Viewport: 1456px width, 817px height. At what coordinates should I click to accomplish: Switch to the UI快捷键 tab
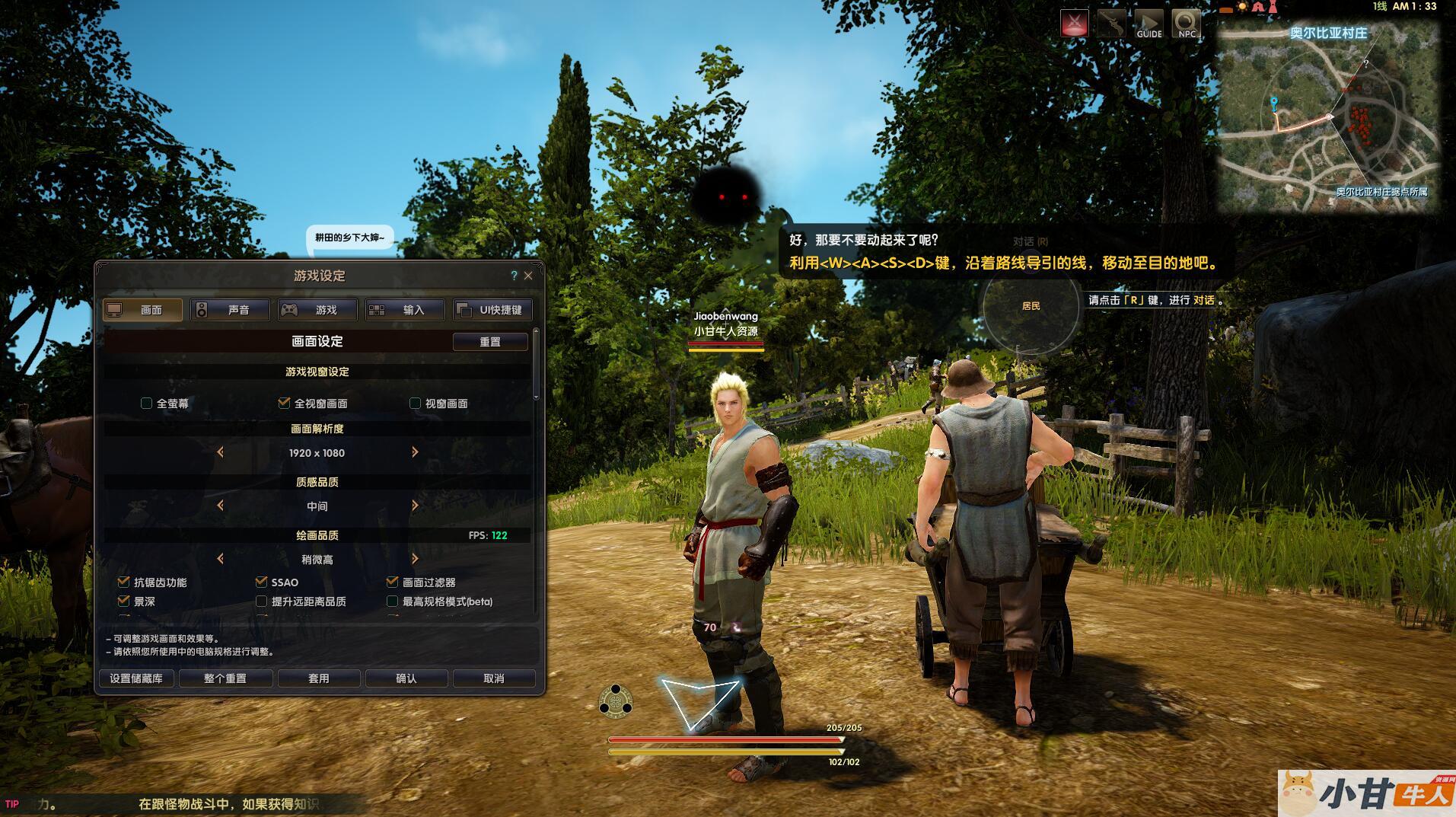(492, 310)
